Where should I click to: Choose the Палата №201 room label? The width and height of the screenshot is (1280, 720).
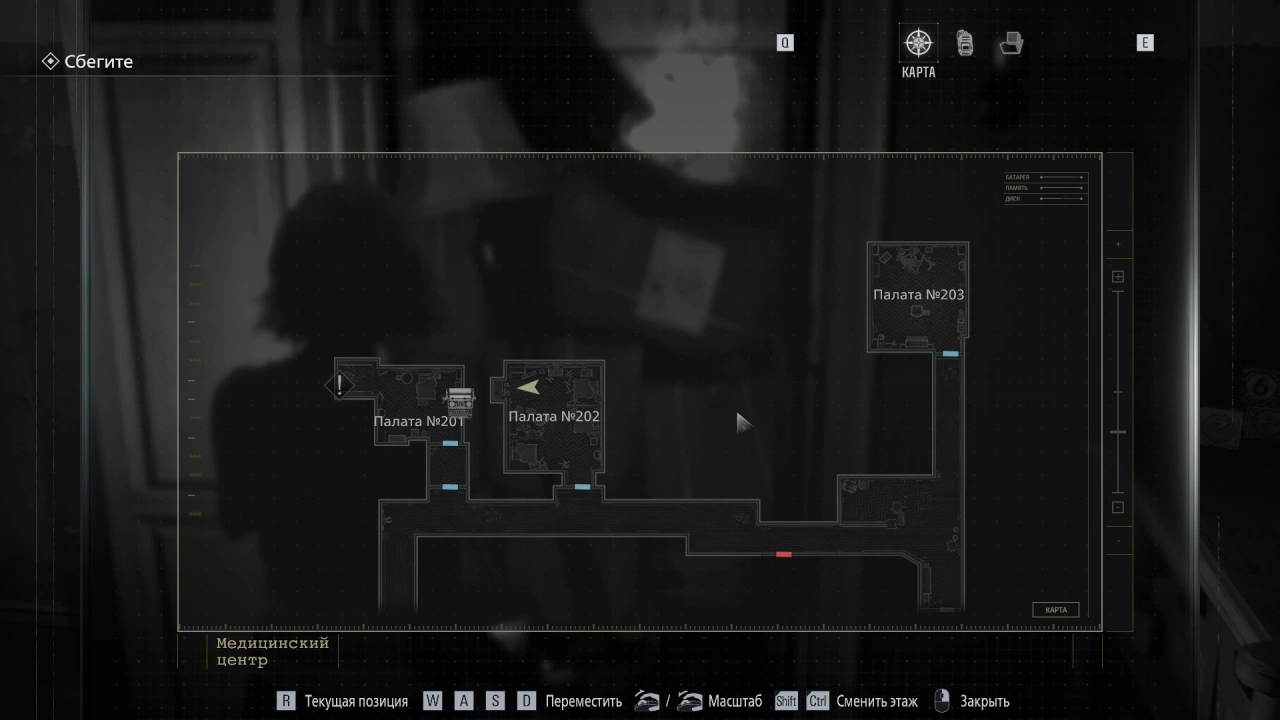pyautogui.click(x=419, y=421)
